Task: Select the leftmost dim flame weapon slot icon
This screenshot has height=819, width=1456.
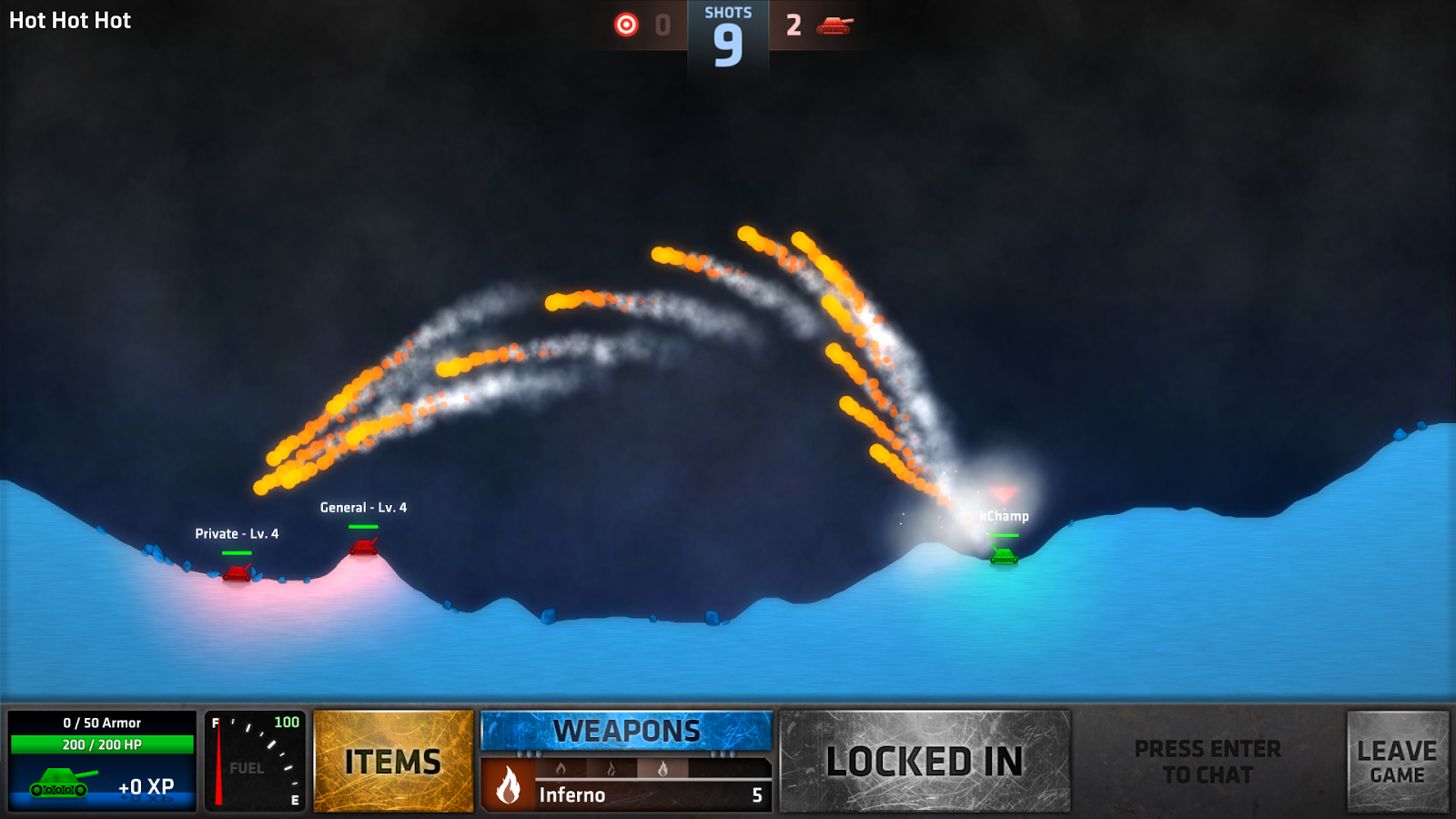Action: pos(561,770)
